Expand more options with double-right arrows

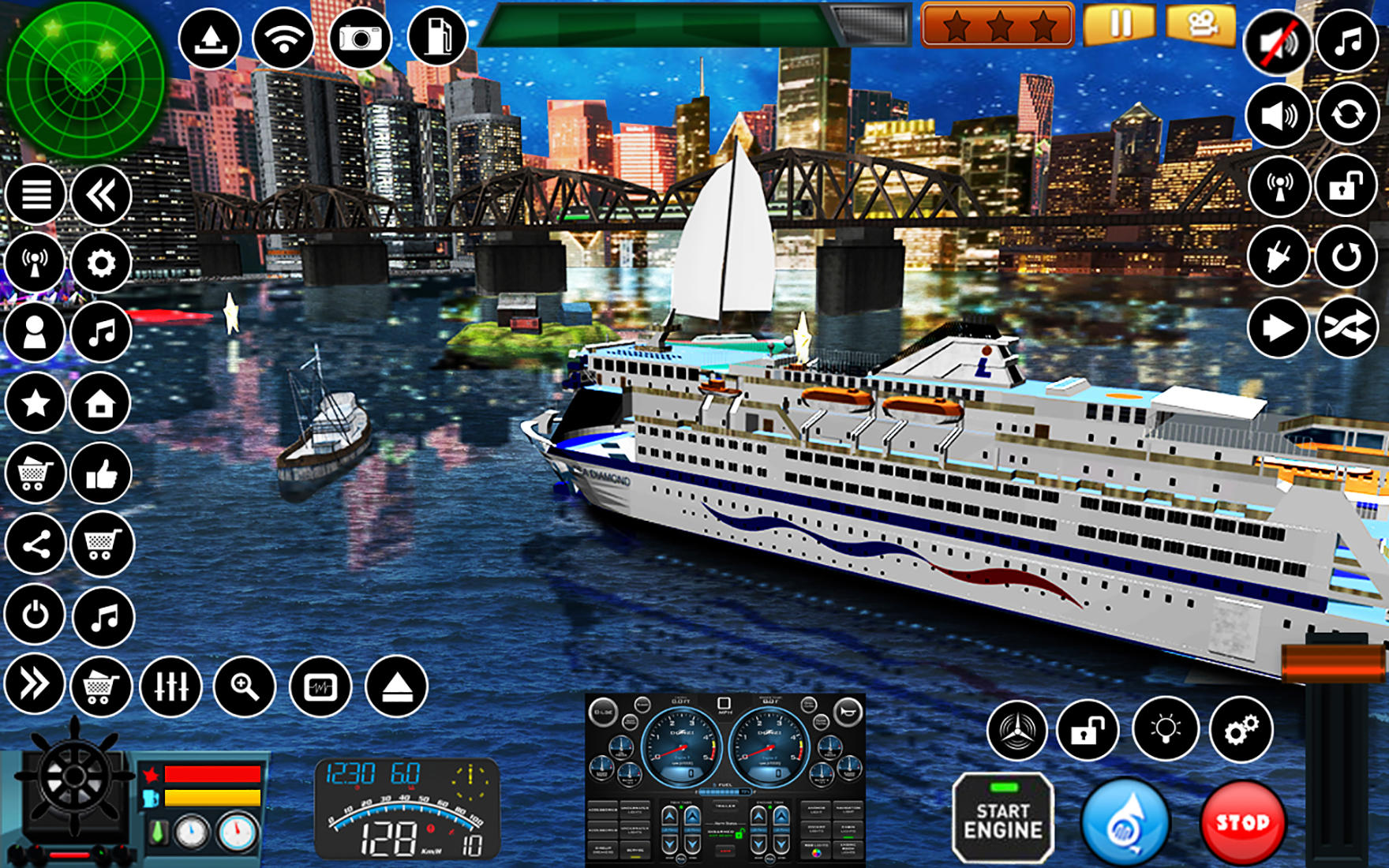tap(33, 683)
